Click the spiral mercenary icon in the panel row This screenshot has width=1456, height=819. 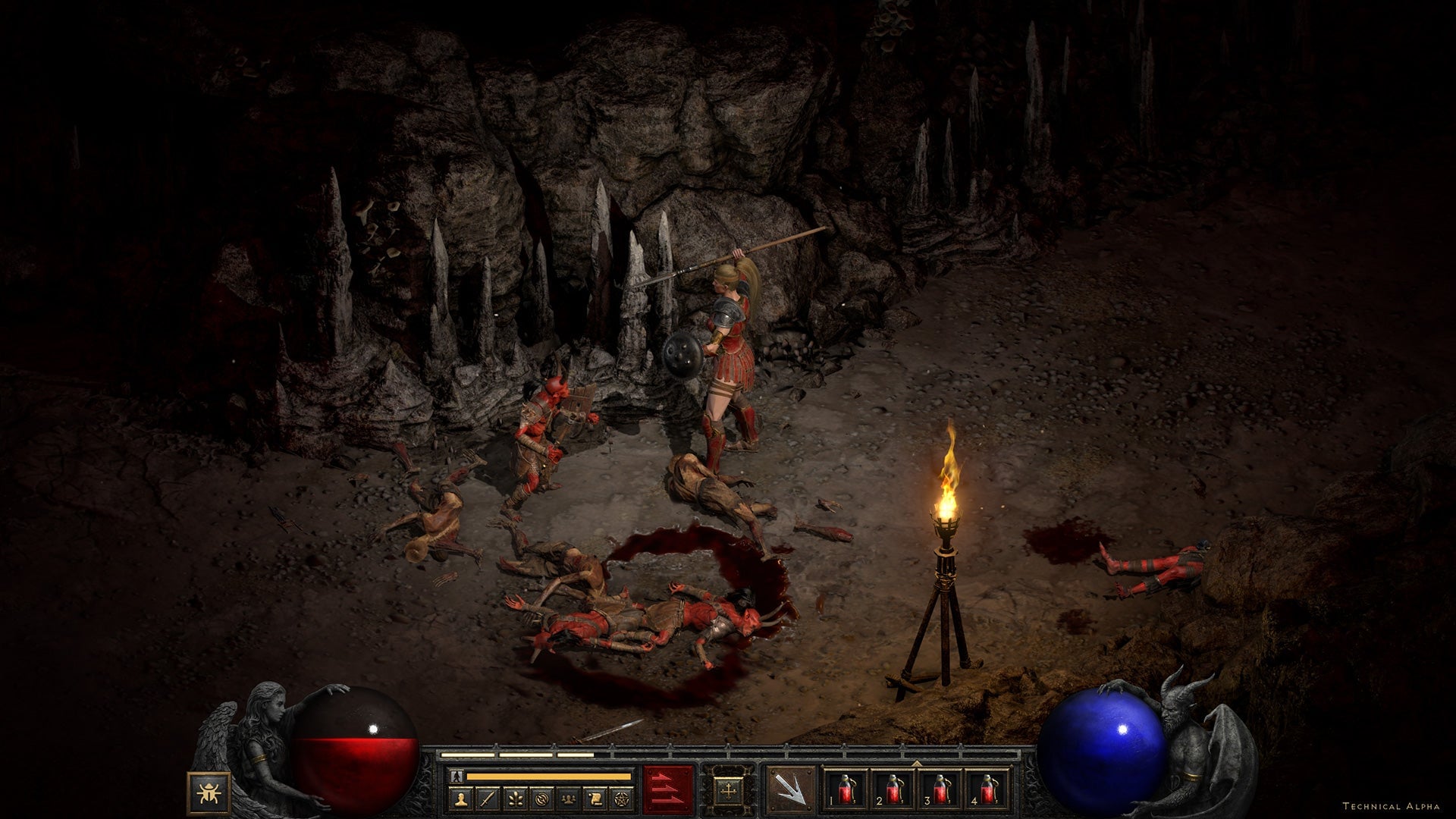point(543,798)
